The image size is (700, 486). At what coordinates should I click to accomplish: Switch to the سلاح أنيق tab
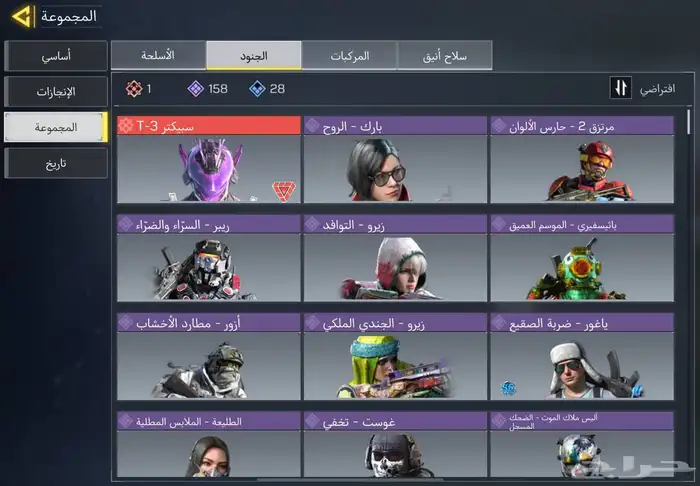(444, 55)
